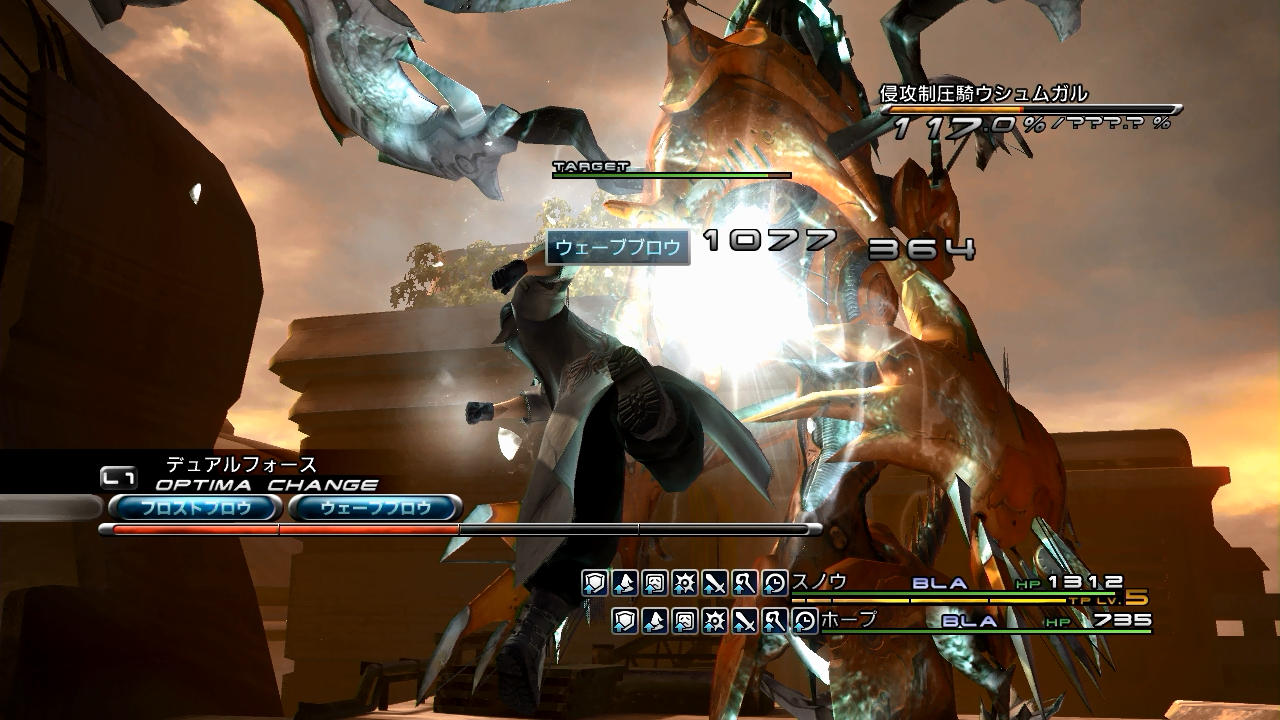Select the queued ウェーブブロウ command

tap(375, 508)
